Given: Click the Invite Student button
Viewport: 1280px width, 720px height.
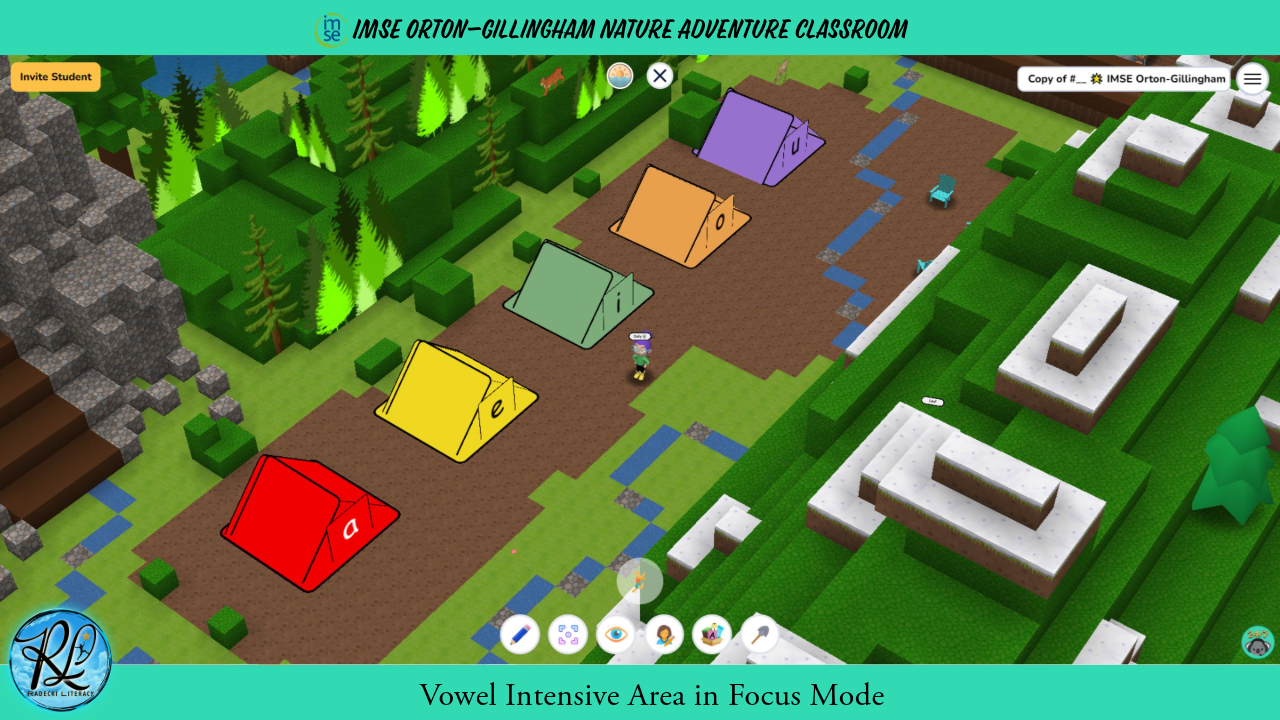Looking at the screenshot, I should [x=55, y=76].
